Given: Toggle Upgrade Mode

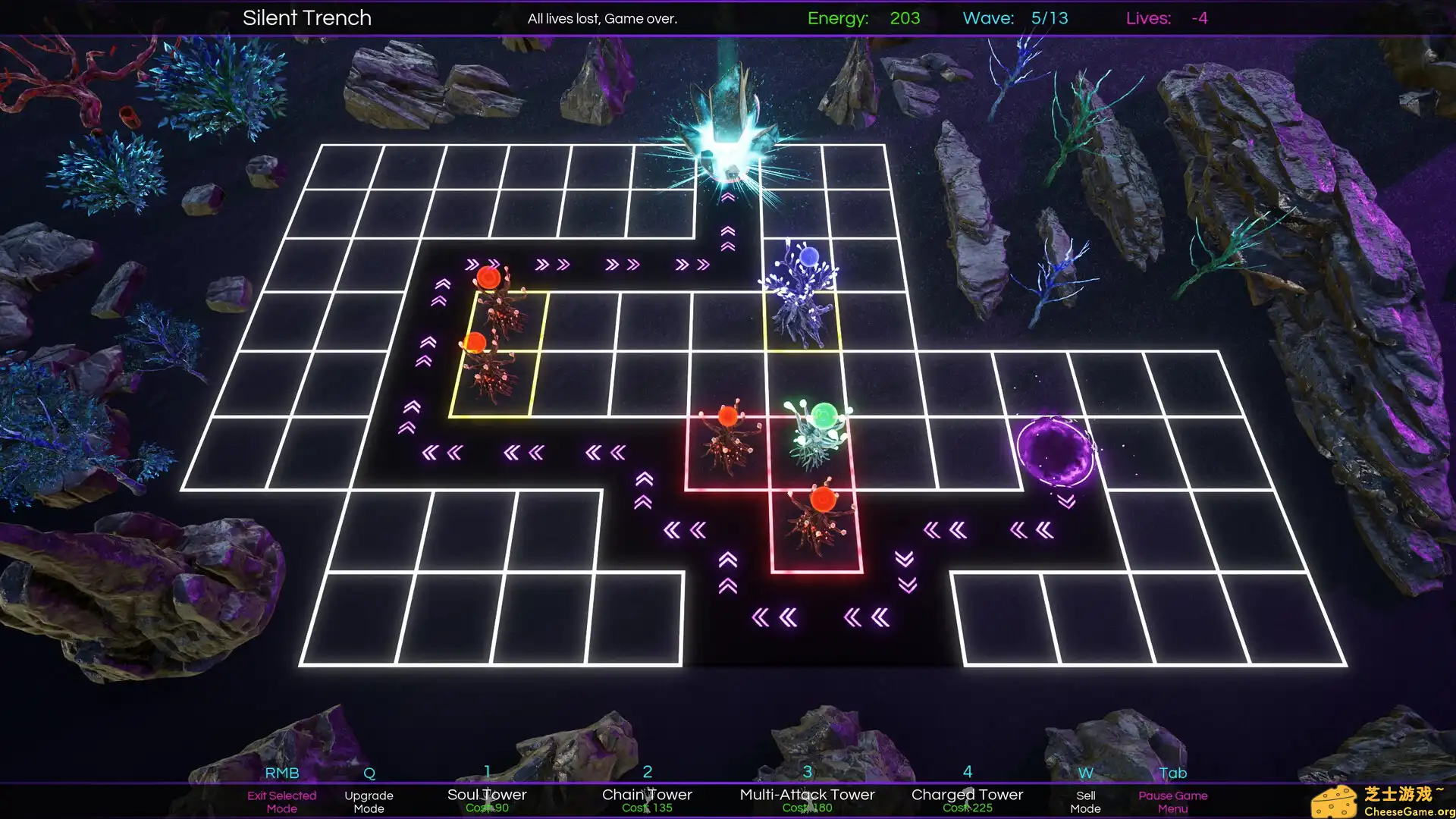Looking at the screenshot, I should 369,802.
